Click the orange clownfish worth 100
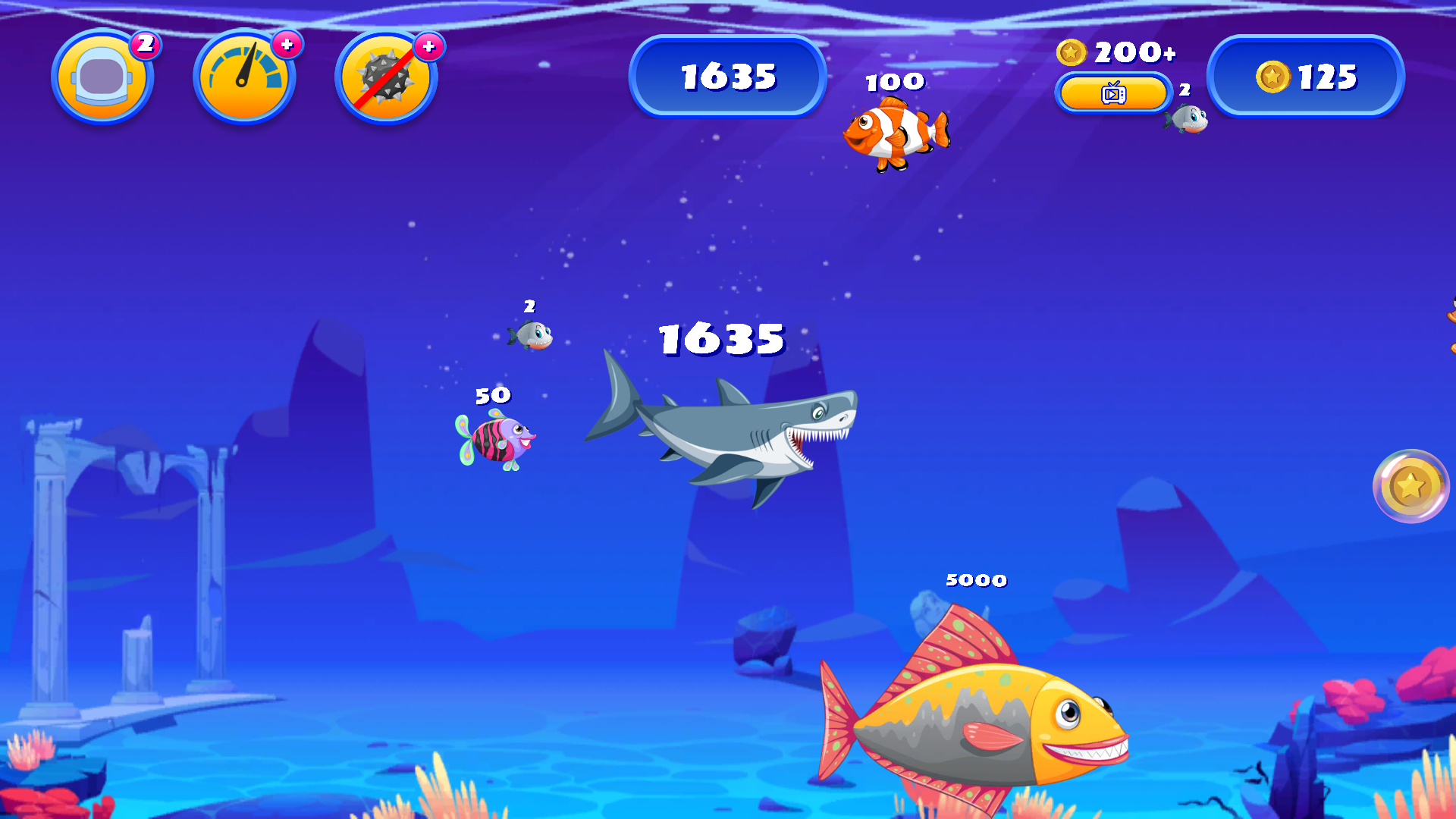 896,133
